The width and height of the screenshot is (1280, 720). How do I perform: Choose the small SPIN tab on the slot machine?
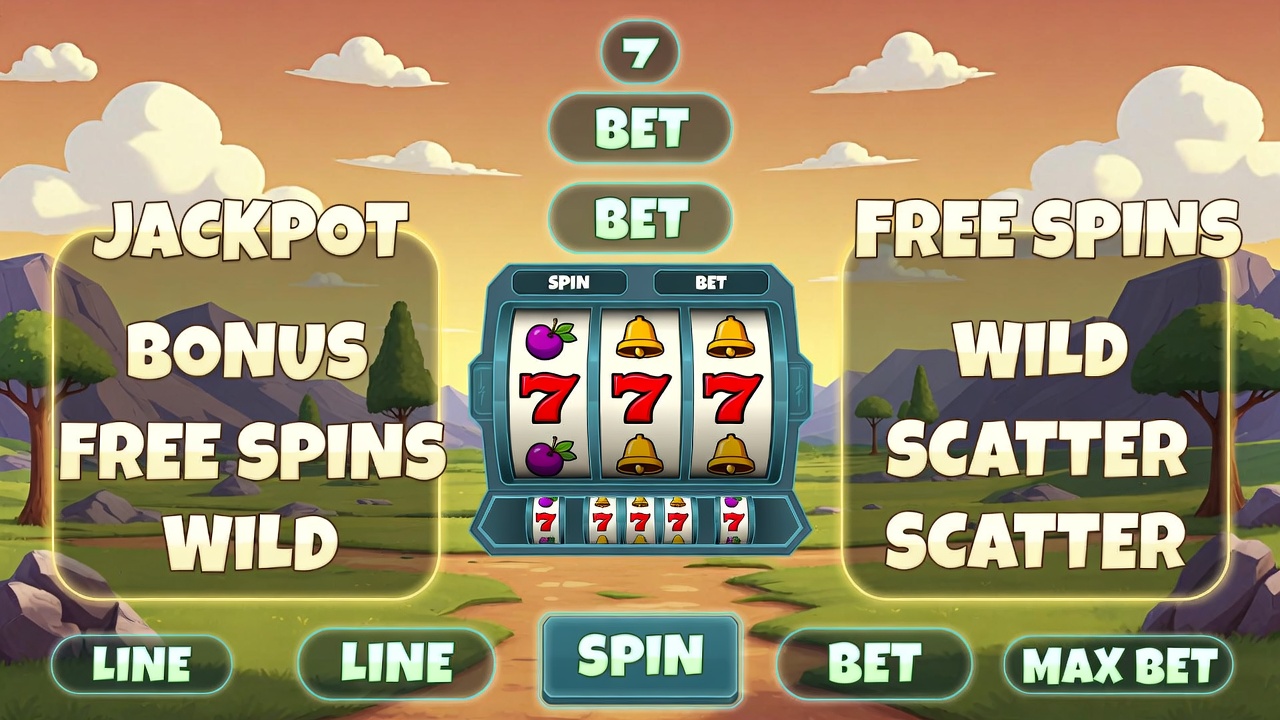pyautogui.click(x=569, y=283)
